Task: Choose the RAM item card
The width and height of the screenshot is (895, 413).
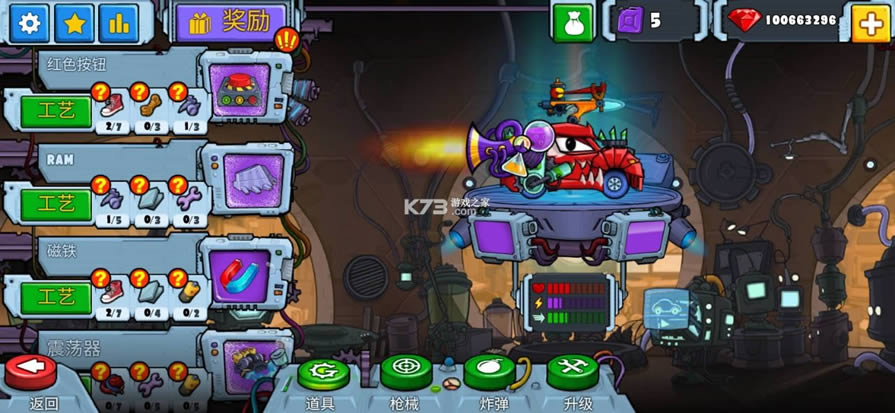Action: 248,179
